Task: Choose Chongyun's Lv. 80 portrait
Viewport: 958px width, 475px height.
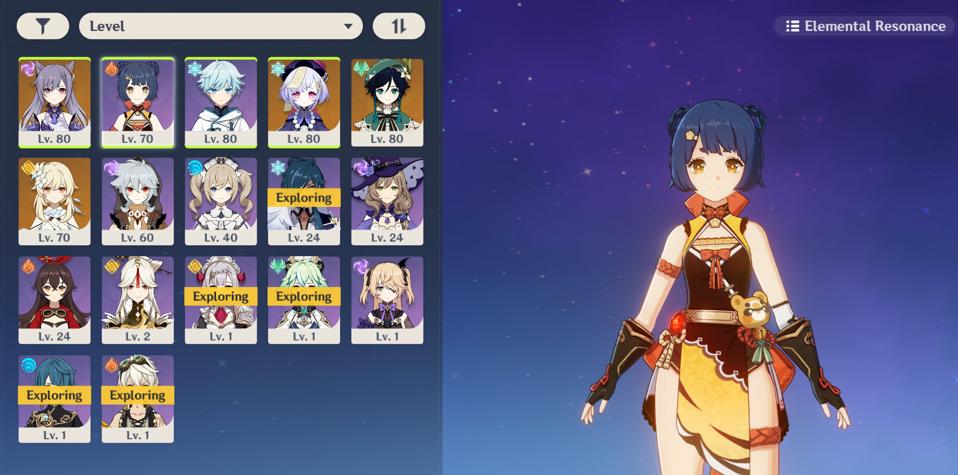Action: tap(221, 101)
